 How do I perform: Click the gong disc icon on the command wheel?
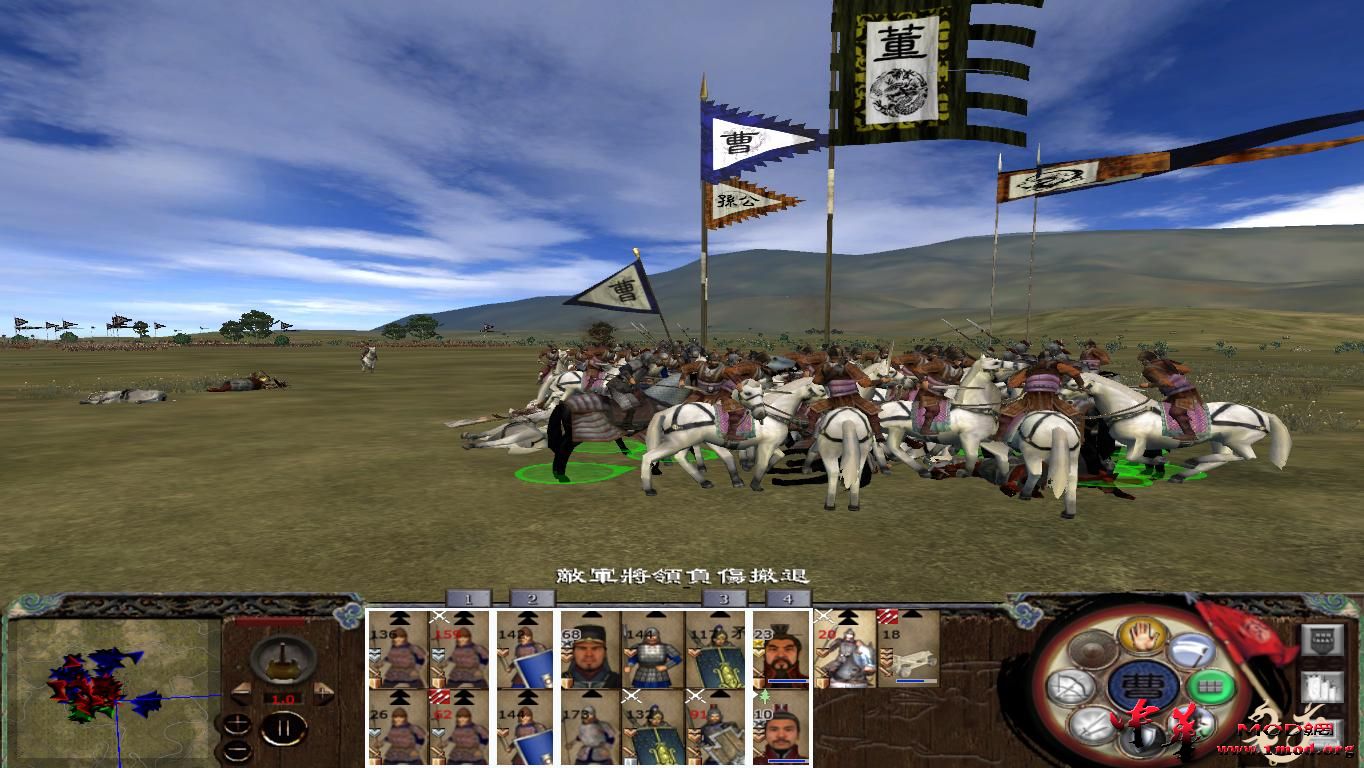(1091, 649)
